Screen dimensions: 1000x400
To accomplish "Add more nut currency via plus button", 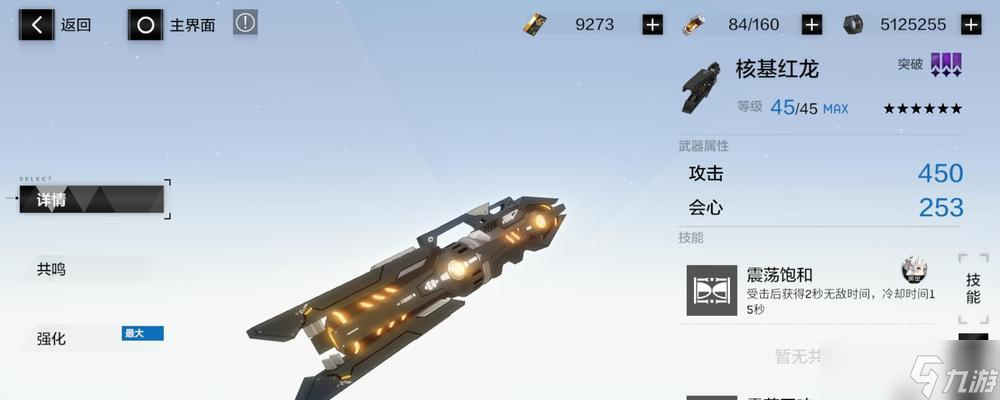I will [x=969, y=25].
